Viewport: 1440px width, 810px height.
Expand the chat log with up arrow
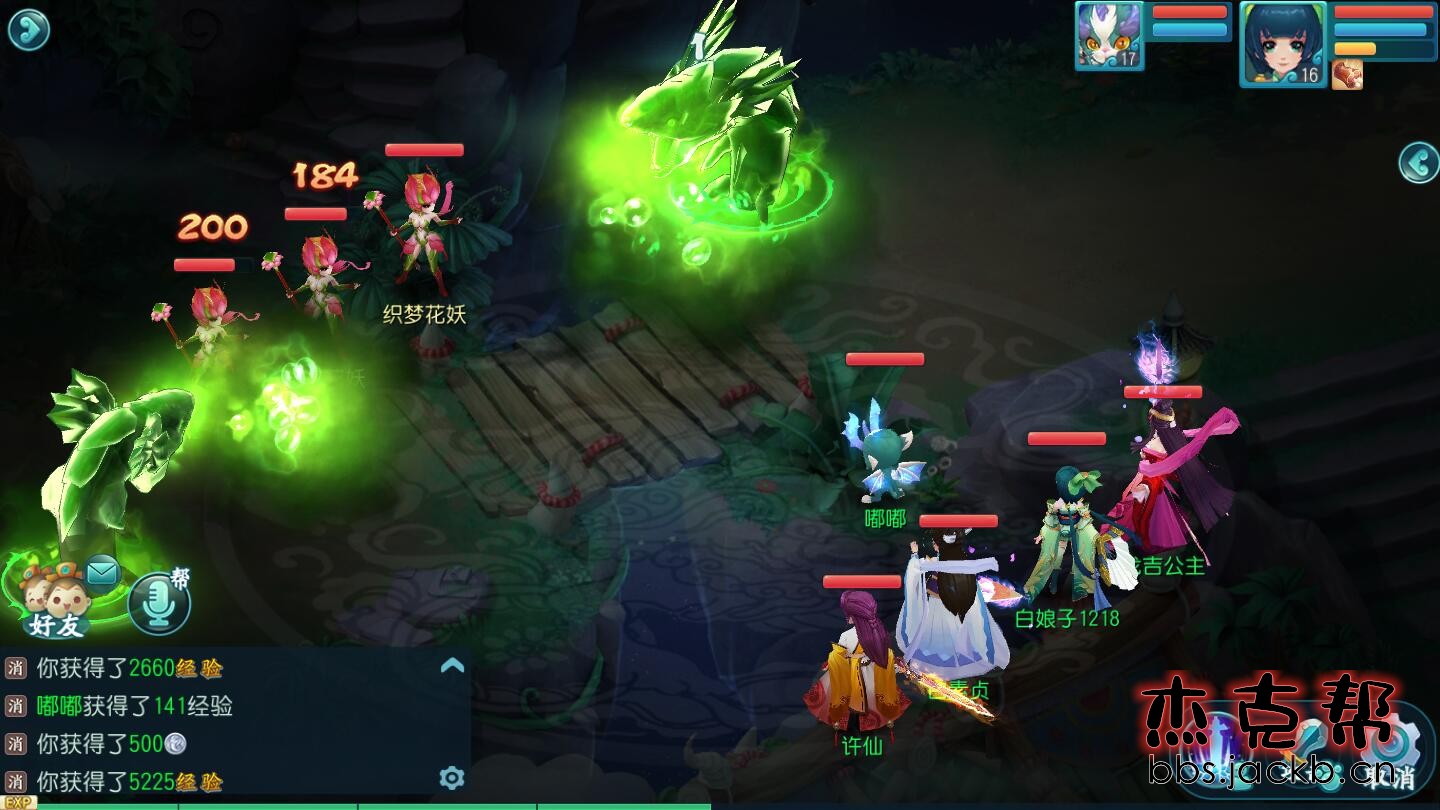[x=452, y=665]
